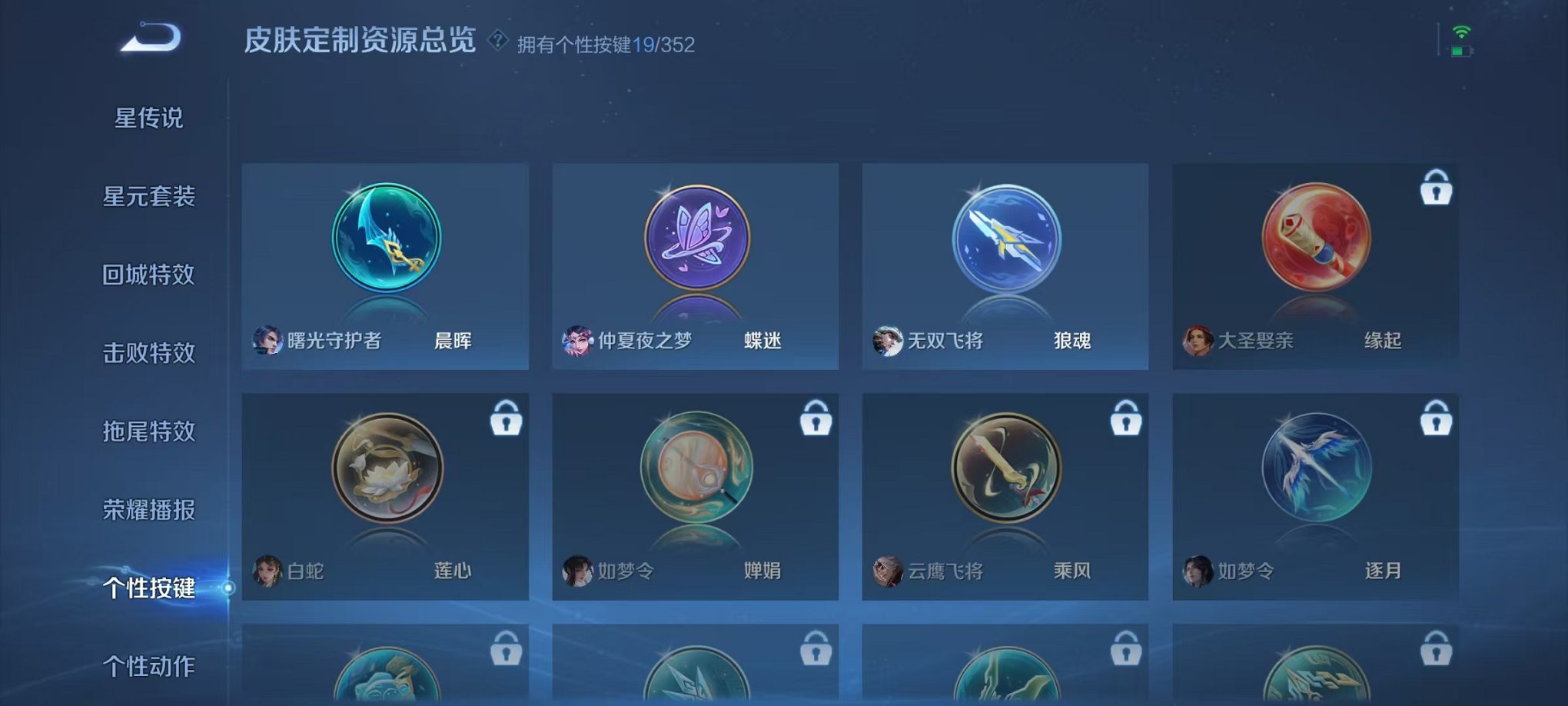Open the 星传说 sidebar category
1568x706 pixels.
click(150, 118)
